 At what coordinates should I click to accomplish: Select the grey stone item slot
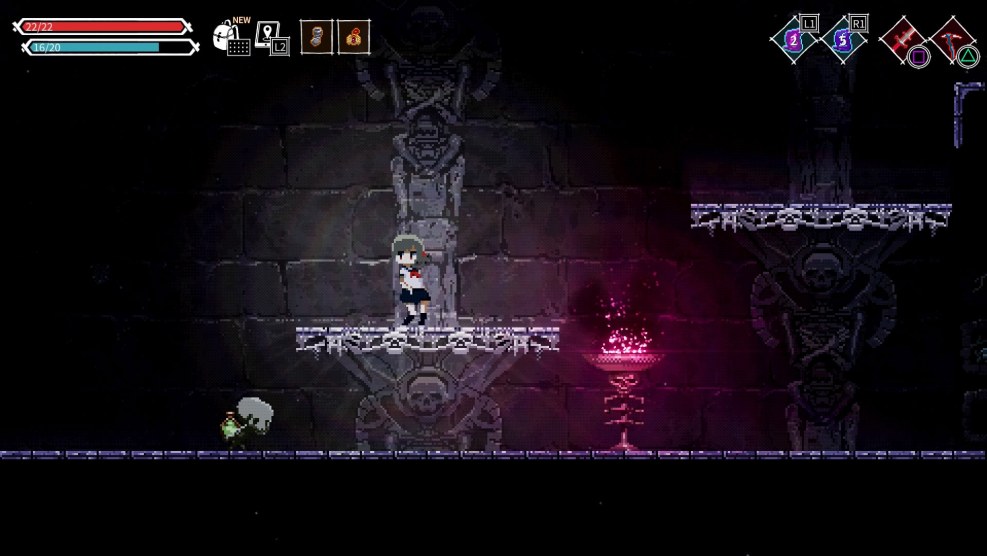click(x=316, y=37)
